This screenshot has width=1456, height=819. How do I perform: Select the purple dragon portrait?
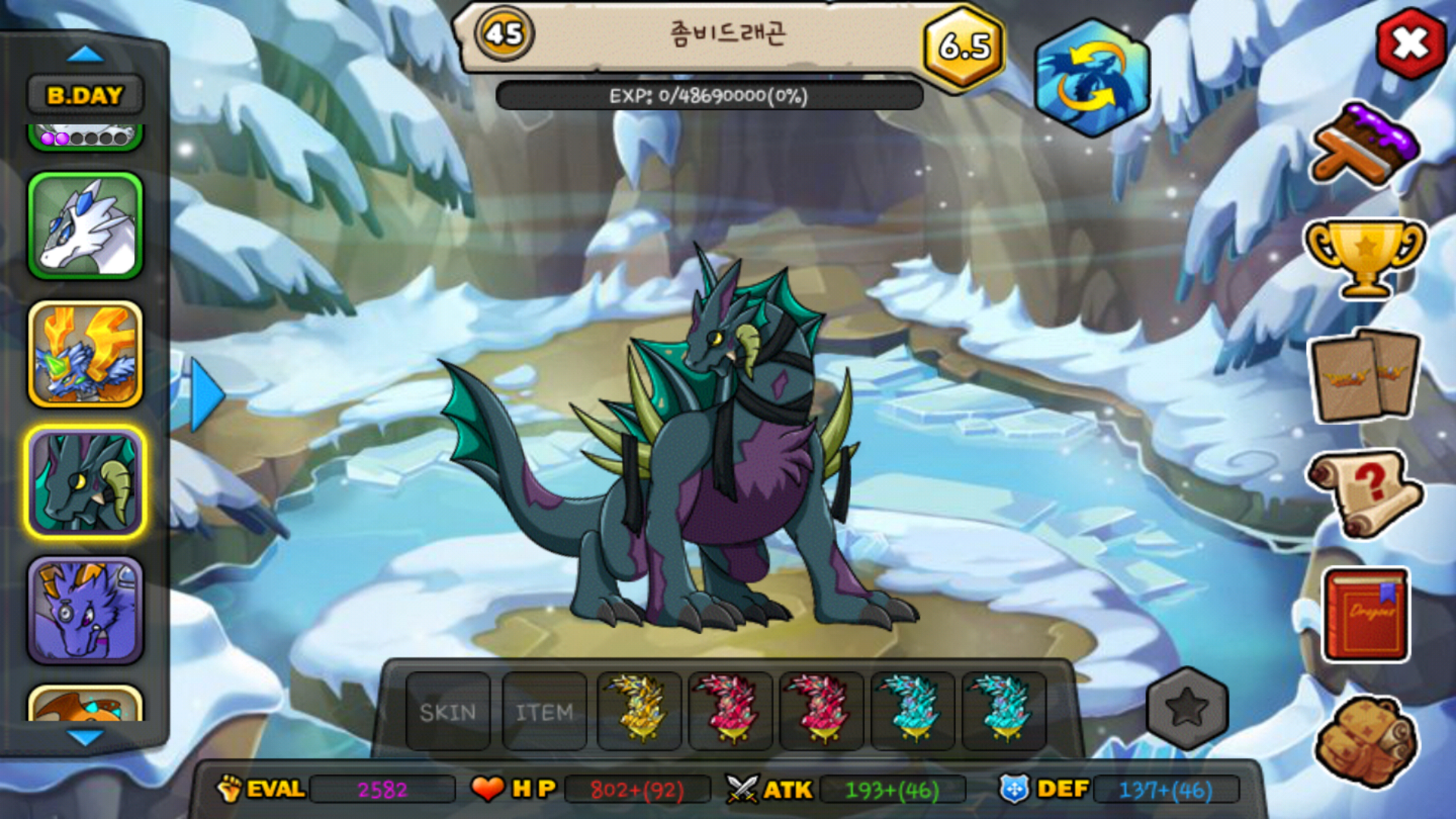click(86, 610)
